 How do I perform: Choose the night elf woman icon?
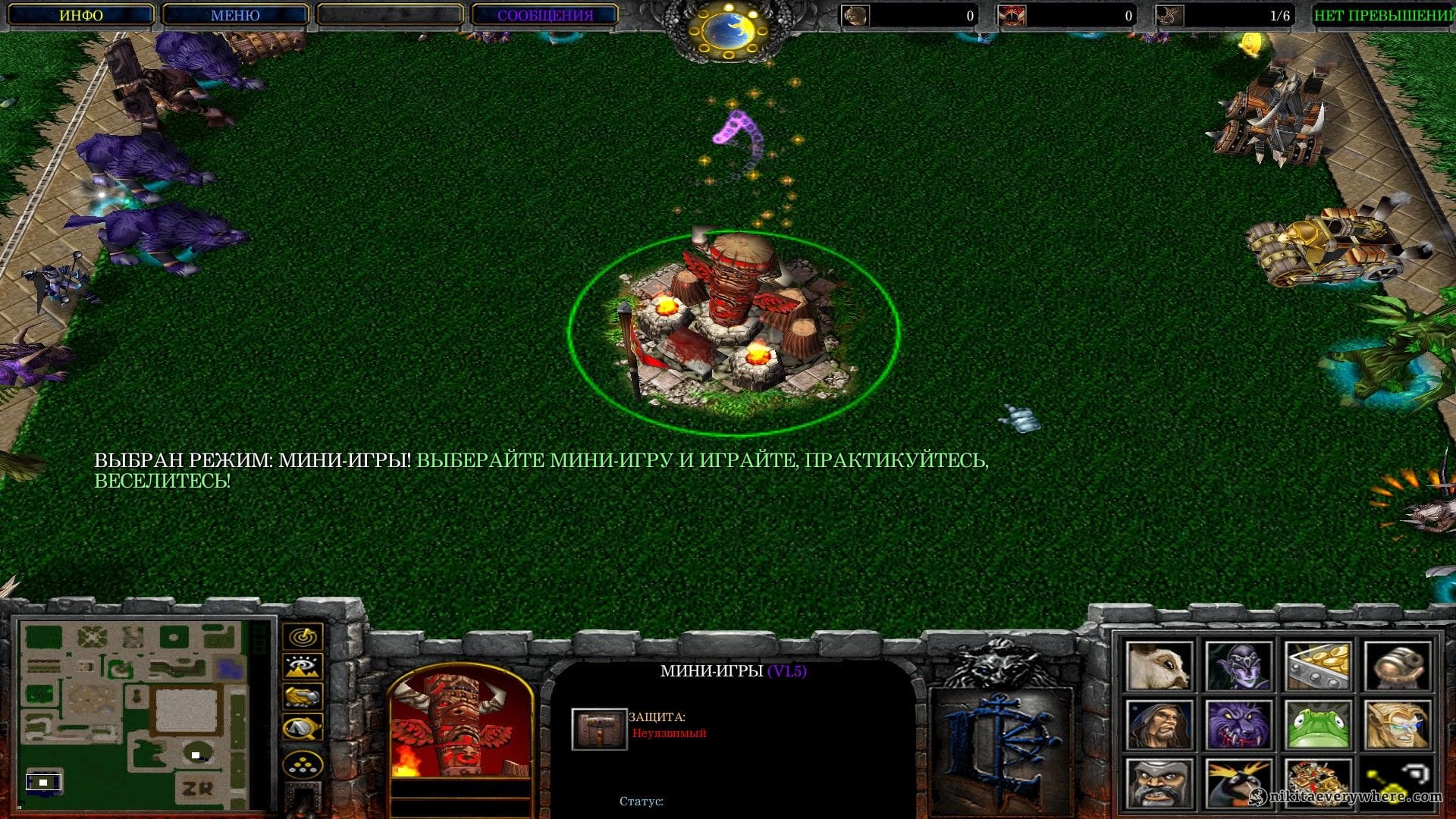[x=1238, y=666]
